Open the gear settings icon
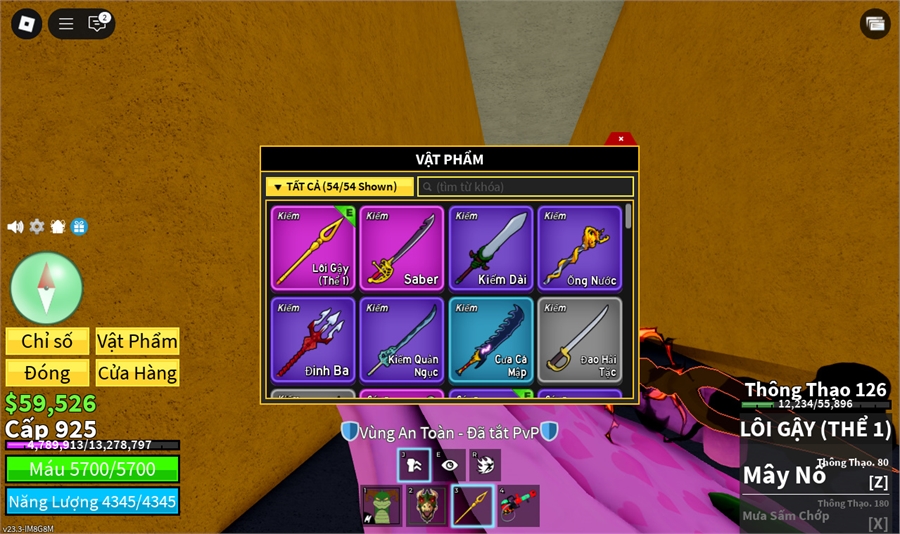Image resolution: width=900 pixels, height=534 pixels. click(x=37, y=227)
